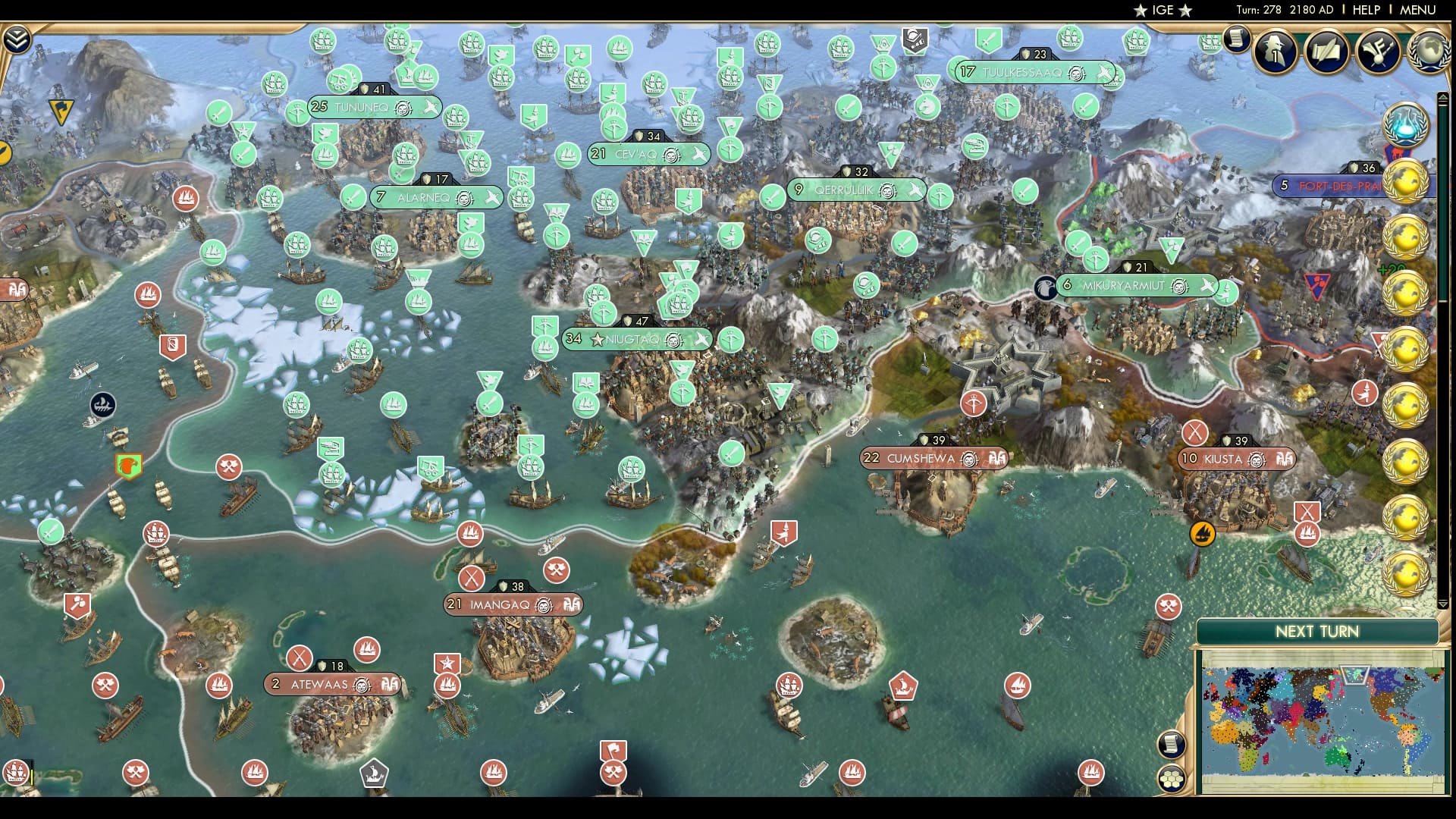The image size is (1456, 819).
Task: Open the Social Policies quill-and-scroll icon
Action: coord(1326,53)
